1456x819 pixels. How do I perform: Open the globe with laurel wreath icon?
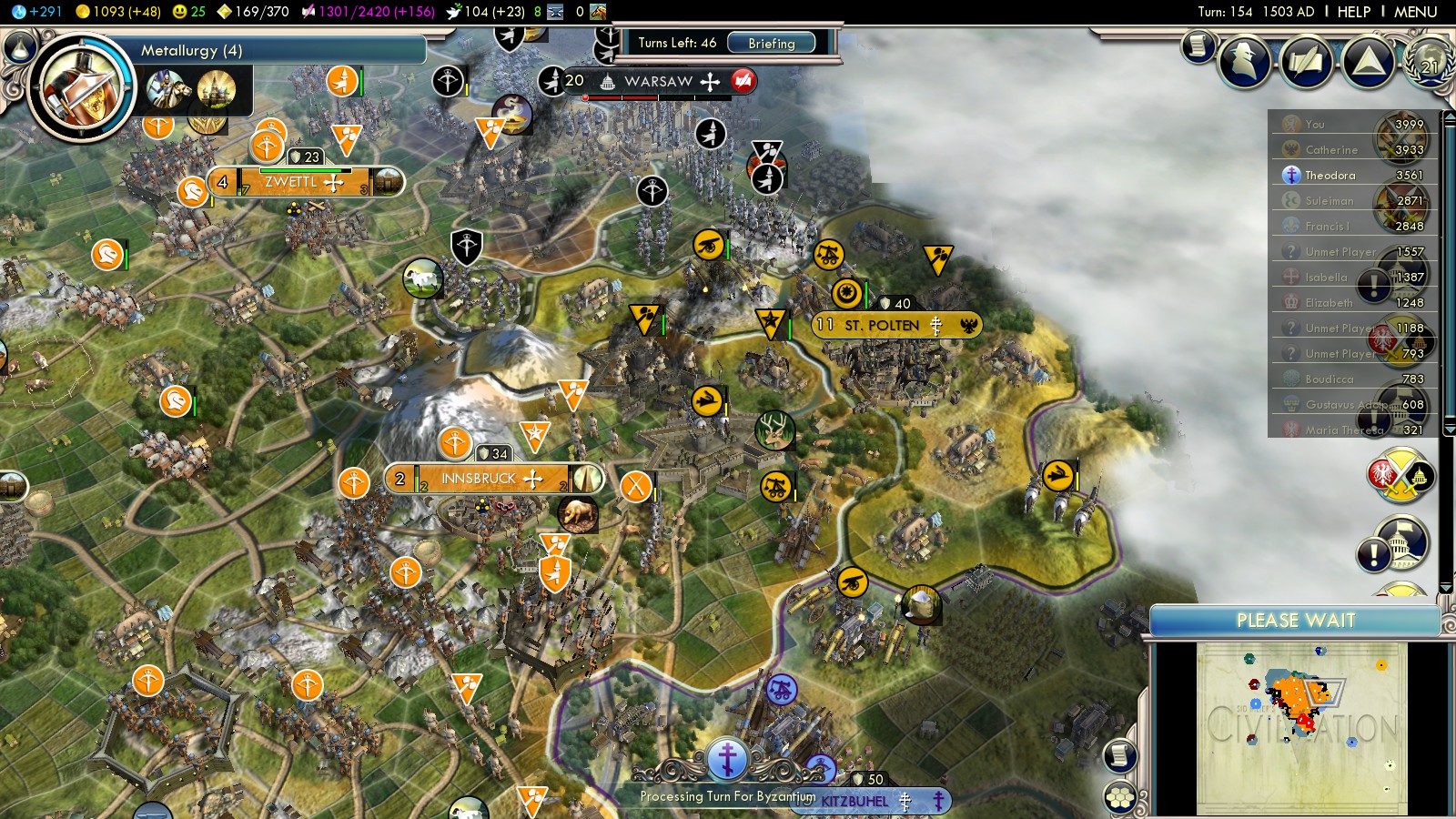[x=1430, y=62]
